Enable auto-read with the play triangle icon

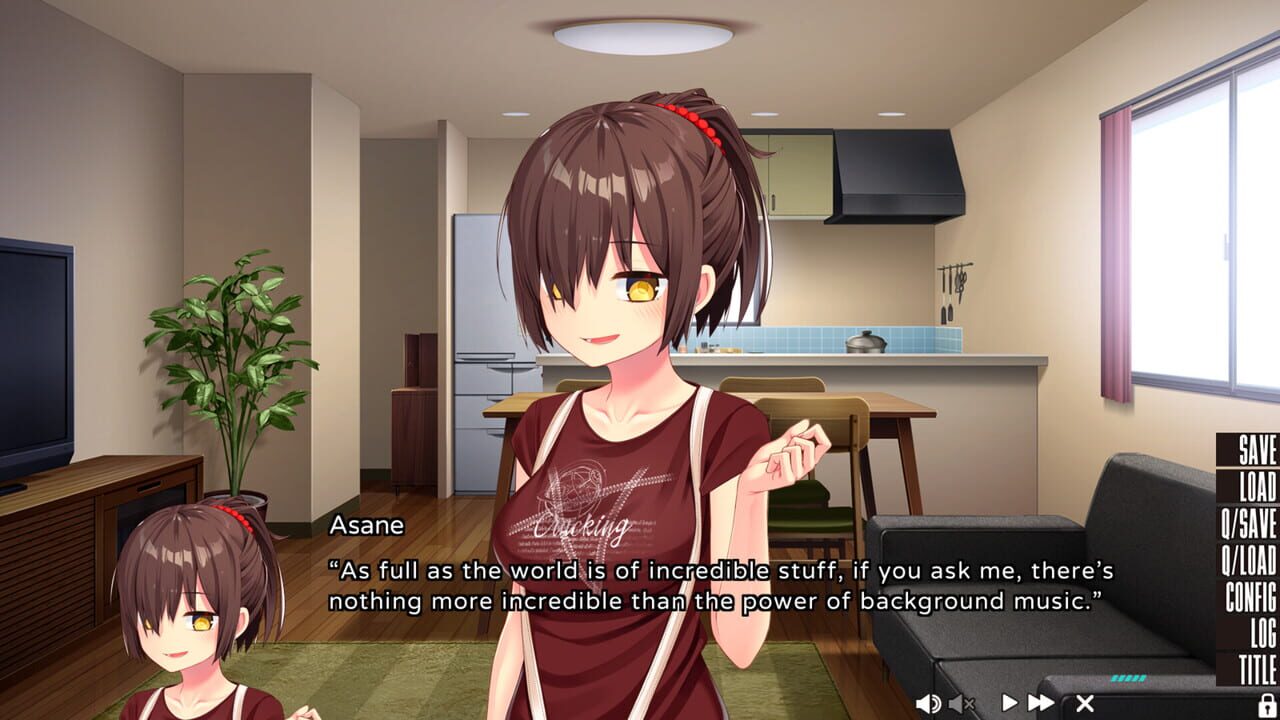click(1010, 702)
